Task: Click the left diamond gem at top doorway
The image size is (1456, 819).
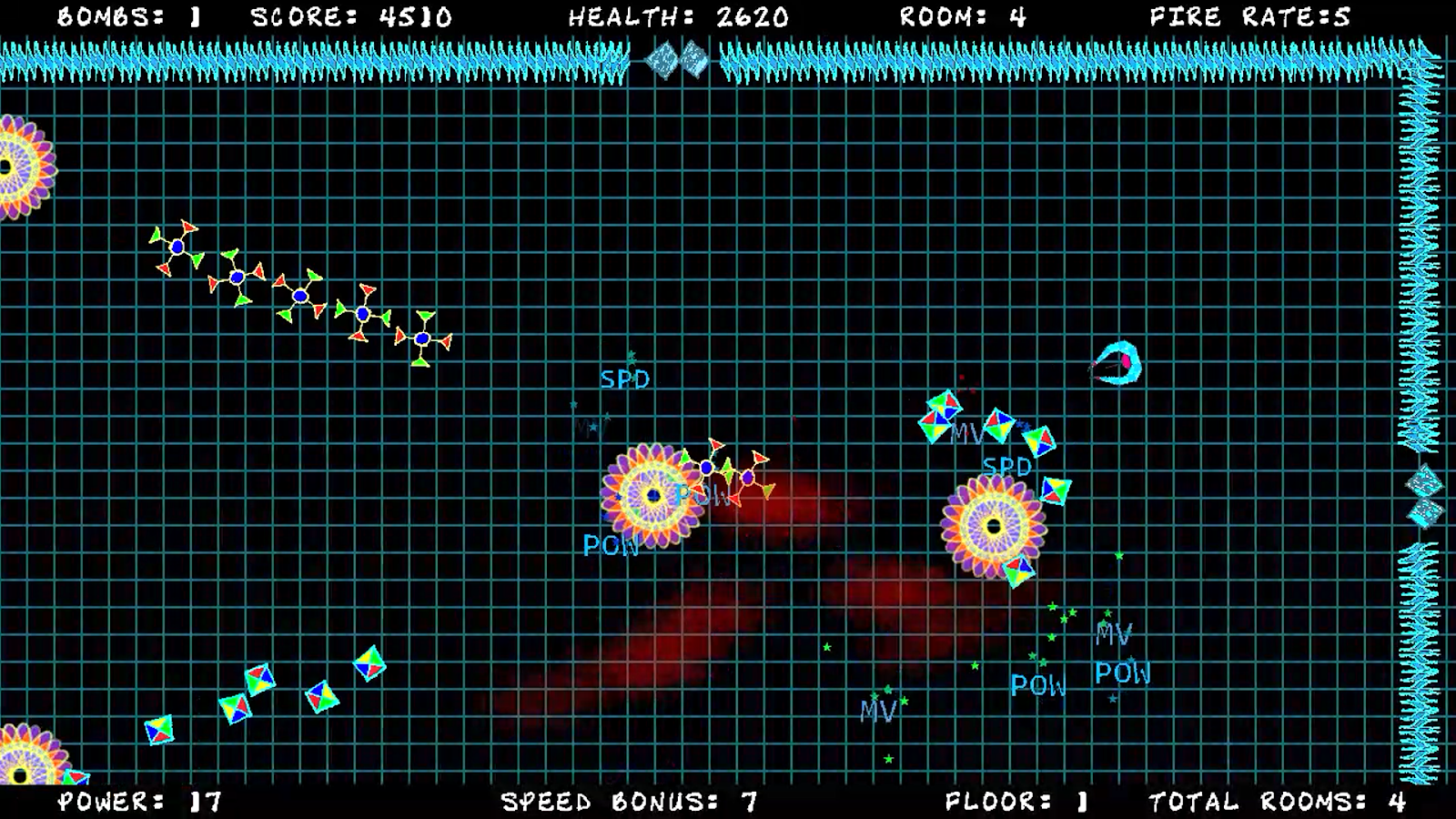Action: point(662,59)
